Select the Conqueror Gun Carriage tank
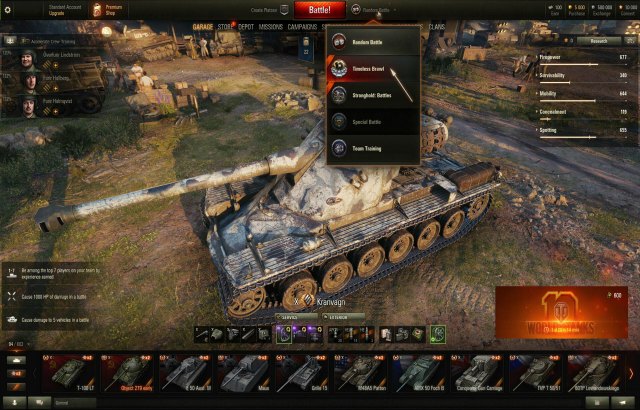Image resolution: width=640 pixels, height=410 pixels. [477, 372]
